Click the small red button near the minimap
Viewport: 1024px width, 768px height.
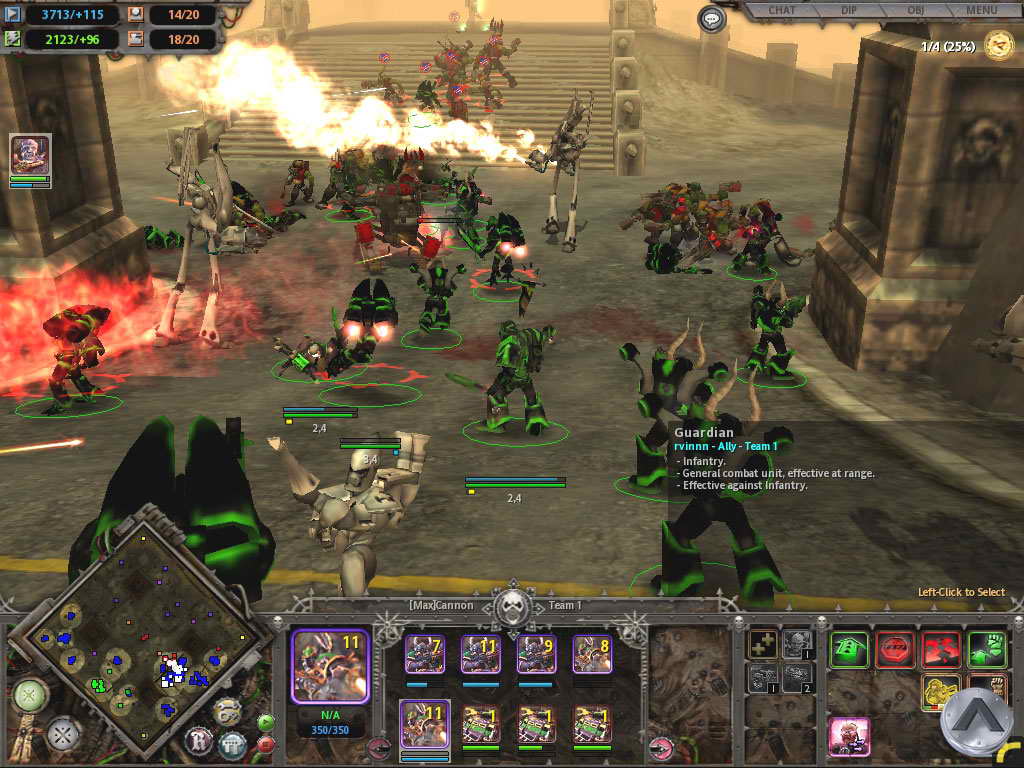266,743
